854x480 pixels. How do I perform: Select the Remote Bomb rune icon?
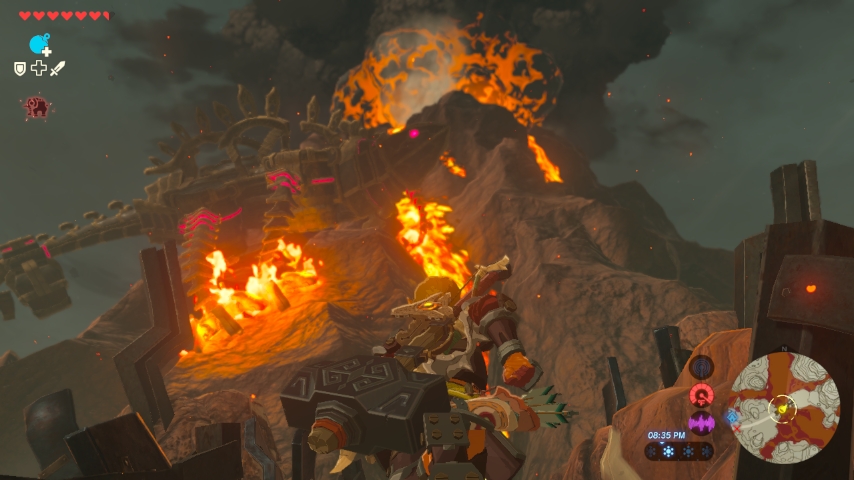(40, 45)
